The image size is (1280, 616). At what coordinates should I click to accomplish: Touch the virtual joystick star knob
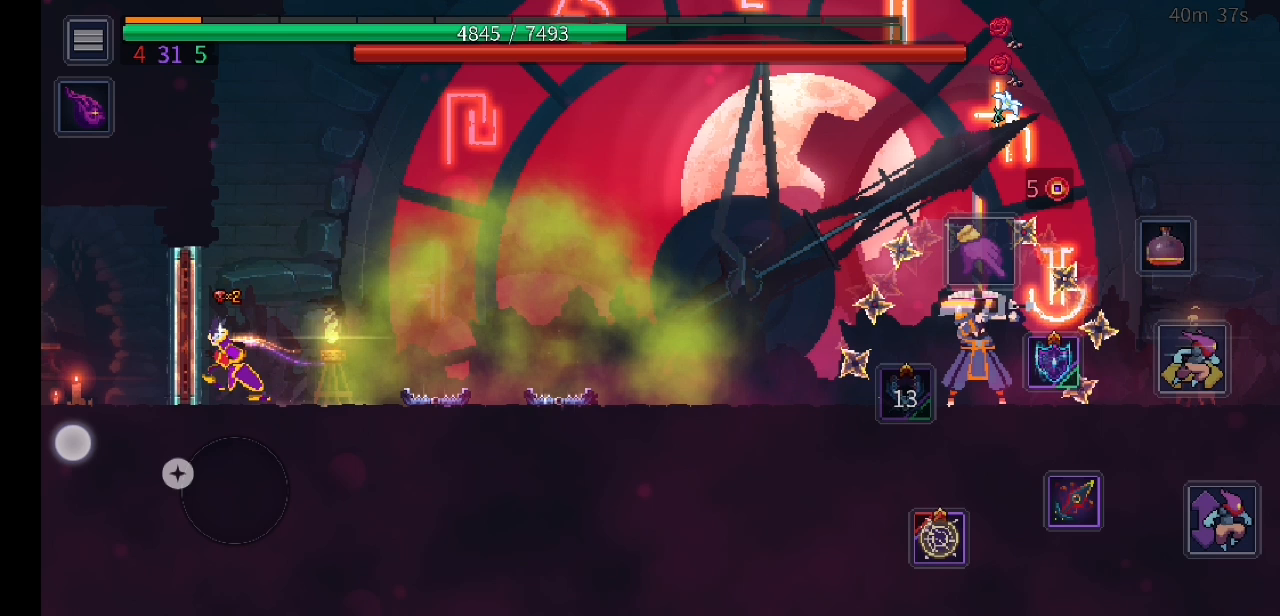click(x=178, y=474)
